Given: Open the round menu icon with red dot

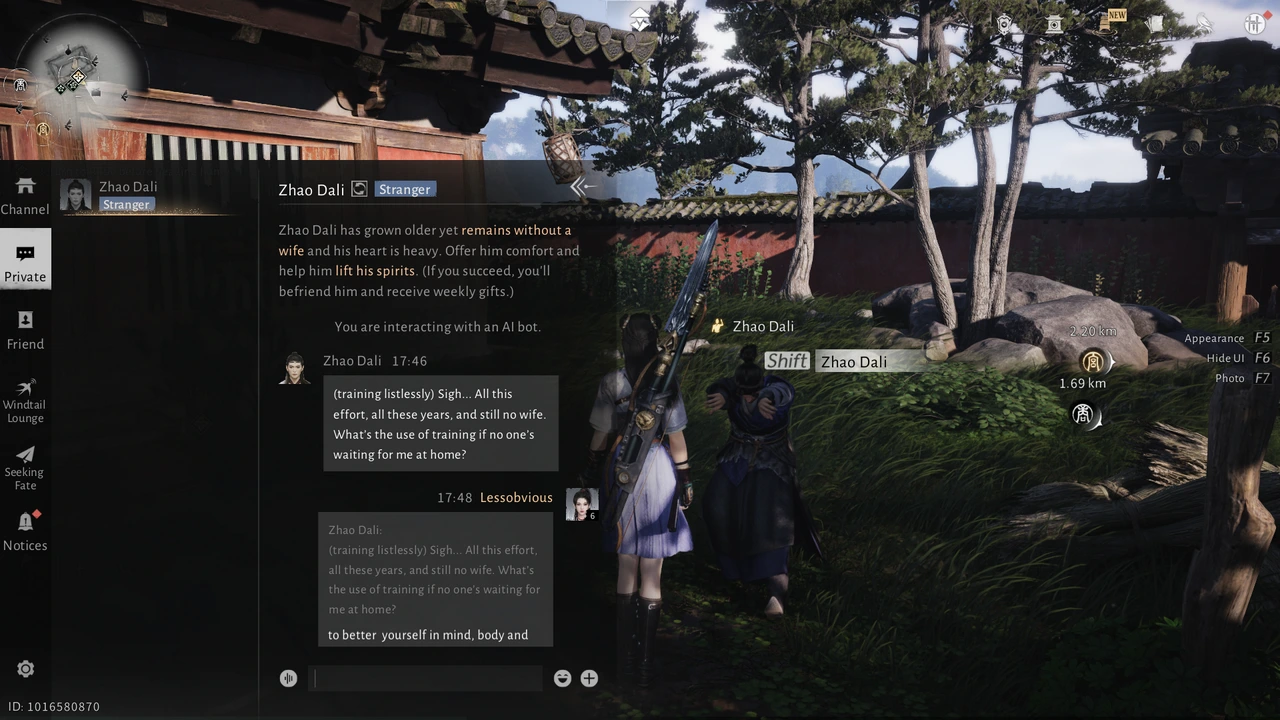Looking at the screenshot, I should pos(1254,24).
